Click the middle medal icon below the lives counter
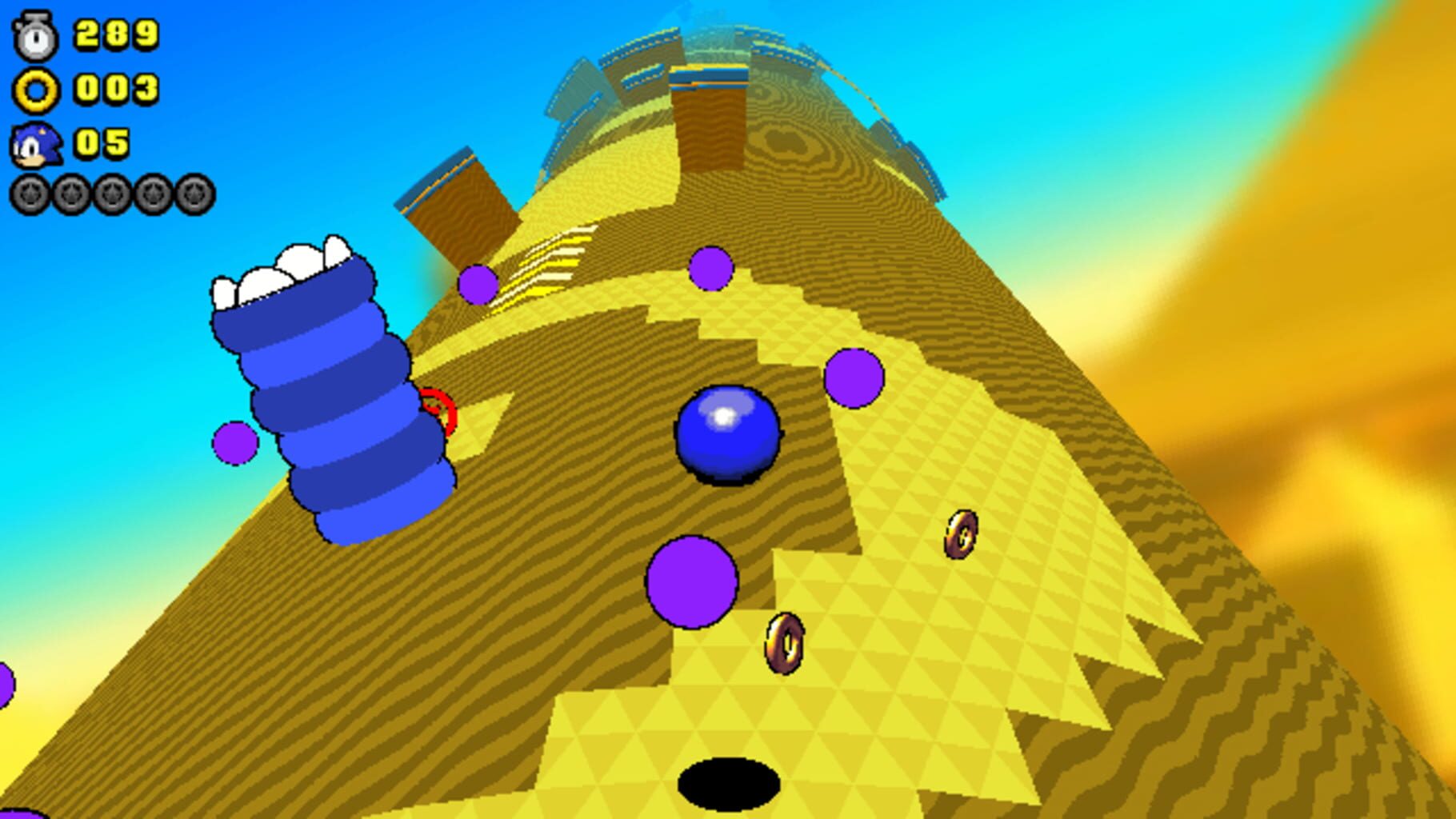The height and width of the screenshot is (819, 1456). point(113,192)
